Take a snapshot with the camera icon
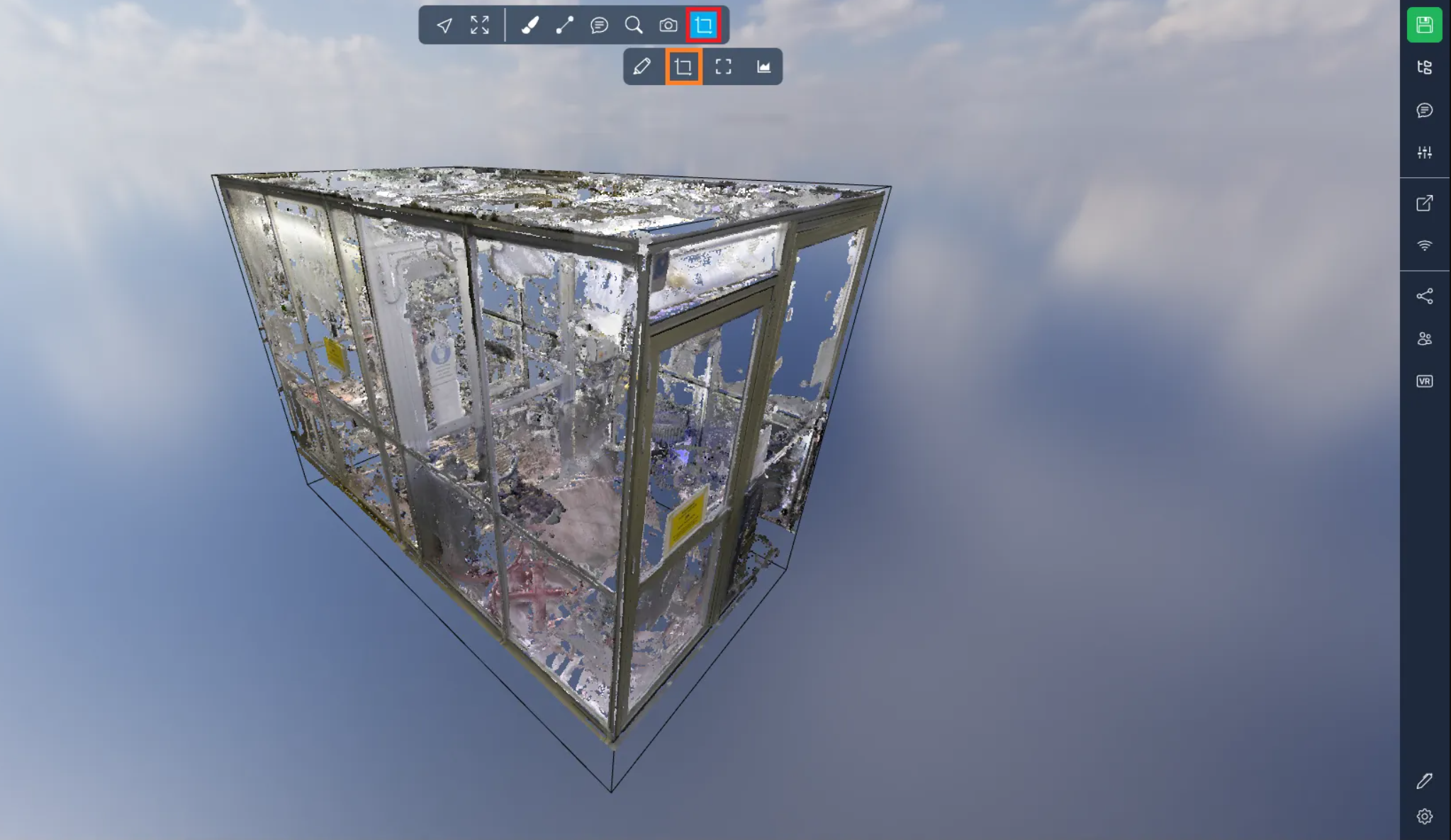Screen dimensions: 1451x840 point(668,26)
